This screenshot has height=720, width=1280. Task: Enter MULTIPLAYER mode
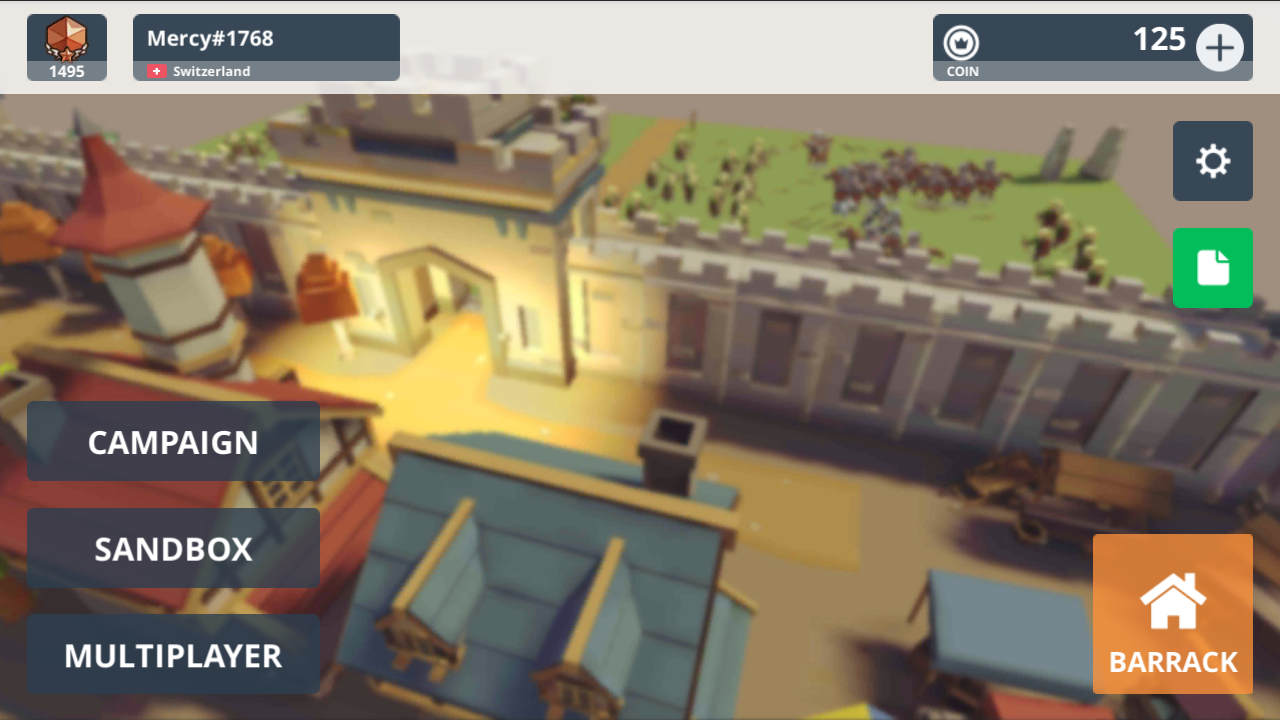click(173, 655)
